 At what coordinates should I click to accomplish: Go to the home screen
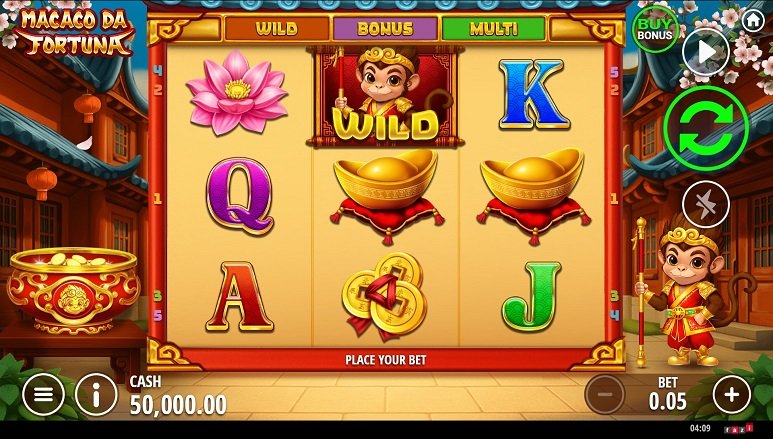pyautogui.click(x=753, y=19)
